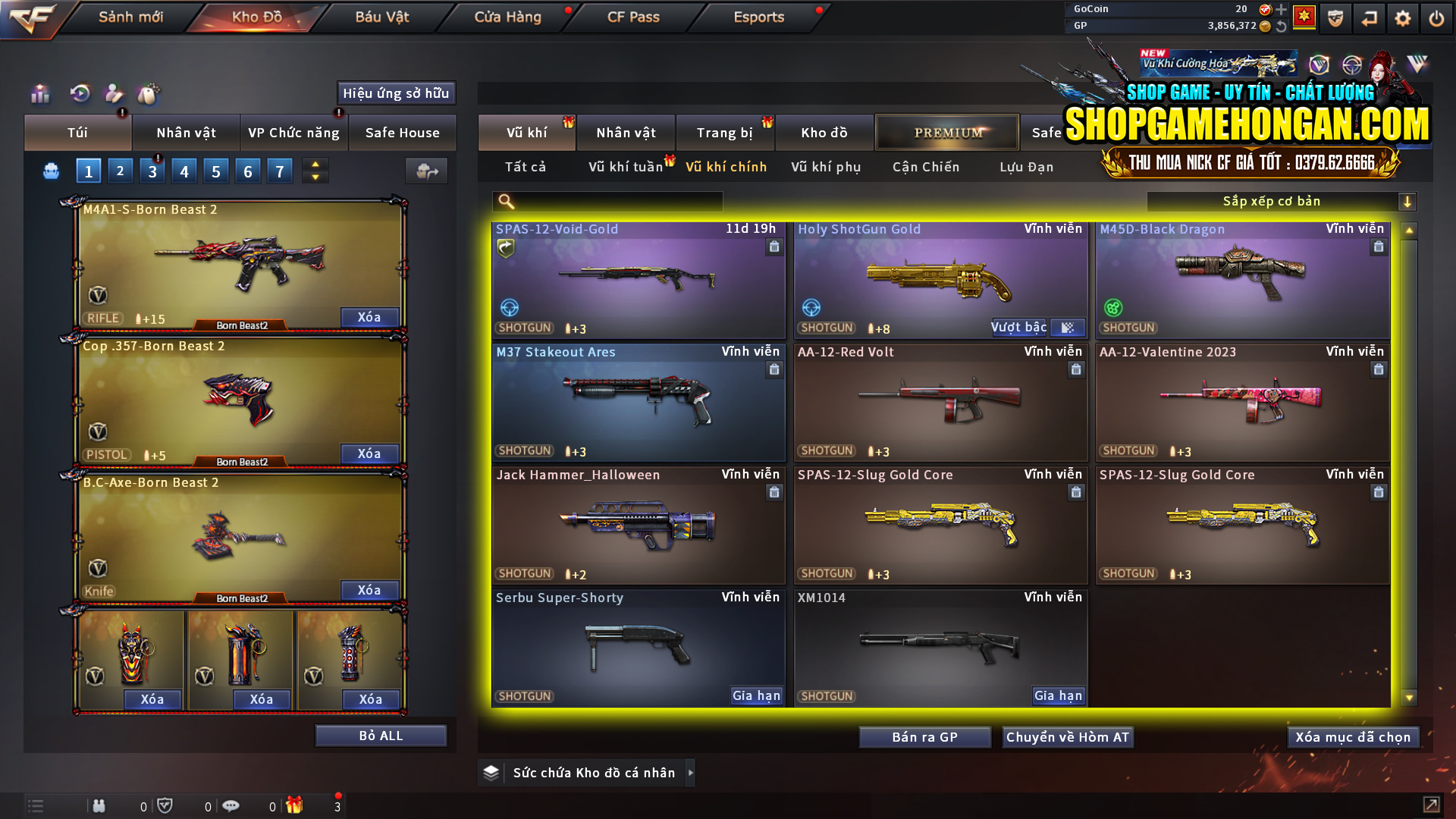The width and height of the screenshot is (1456, 819).
Task: Delete SPAS-12-Void-Gold using its trash icon
Action: point(774,246)
